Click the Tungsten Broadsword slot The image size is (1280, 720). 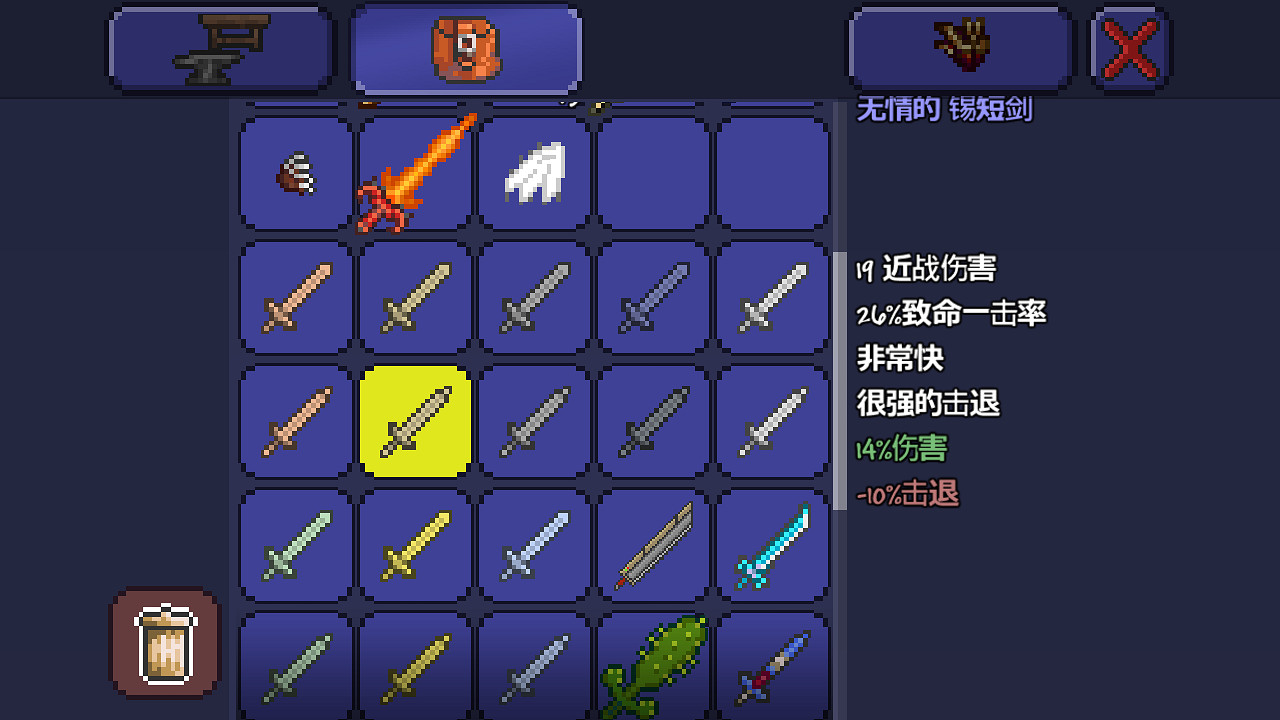pos(293,545)
